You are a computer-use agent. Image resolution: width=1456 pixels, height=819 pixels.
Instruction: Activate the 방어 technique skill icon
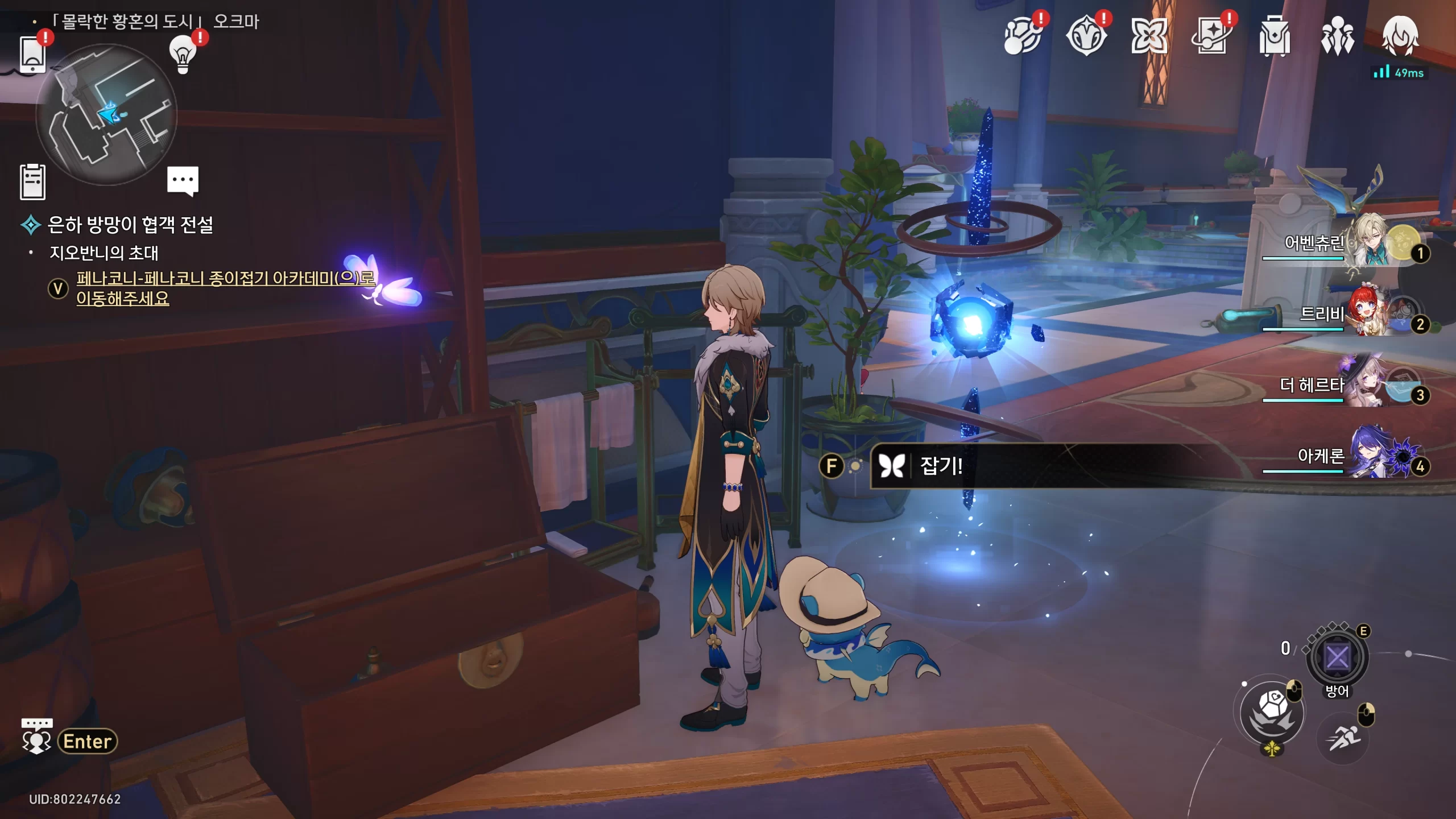tap(1337, 657)
